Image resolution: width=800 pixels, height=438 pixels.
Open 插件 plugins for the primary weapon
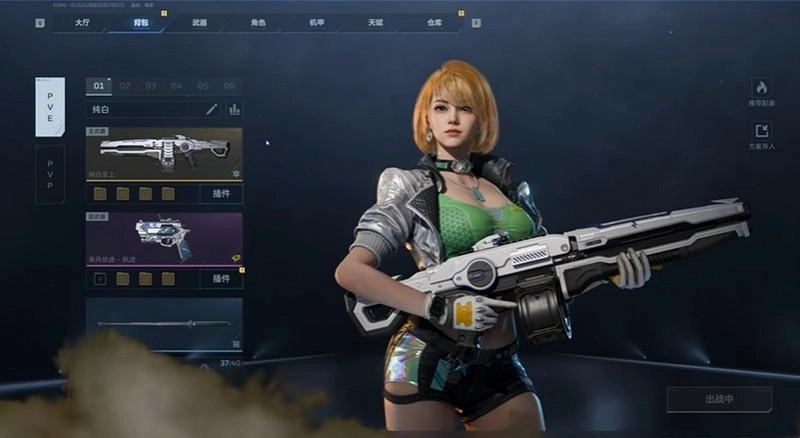220,193
